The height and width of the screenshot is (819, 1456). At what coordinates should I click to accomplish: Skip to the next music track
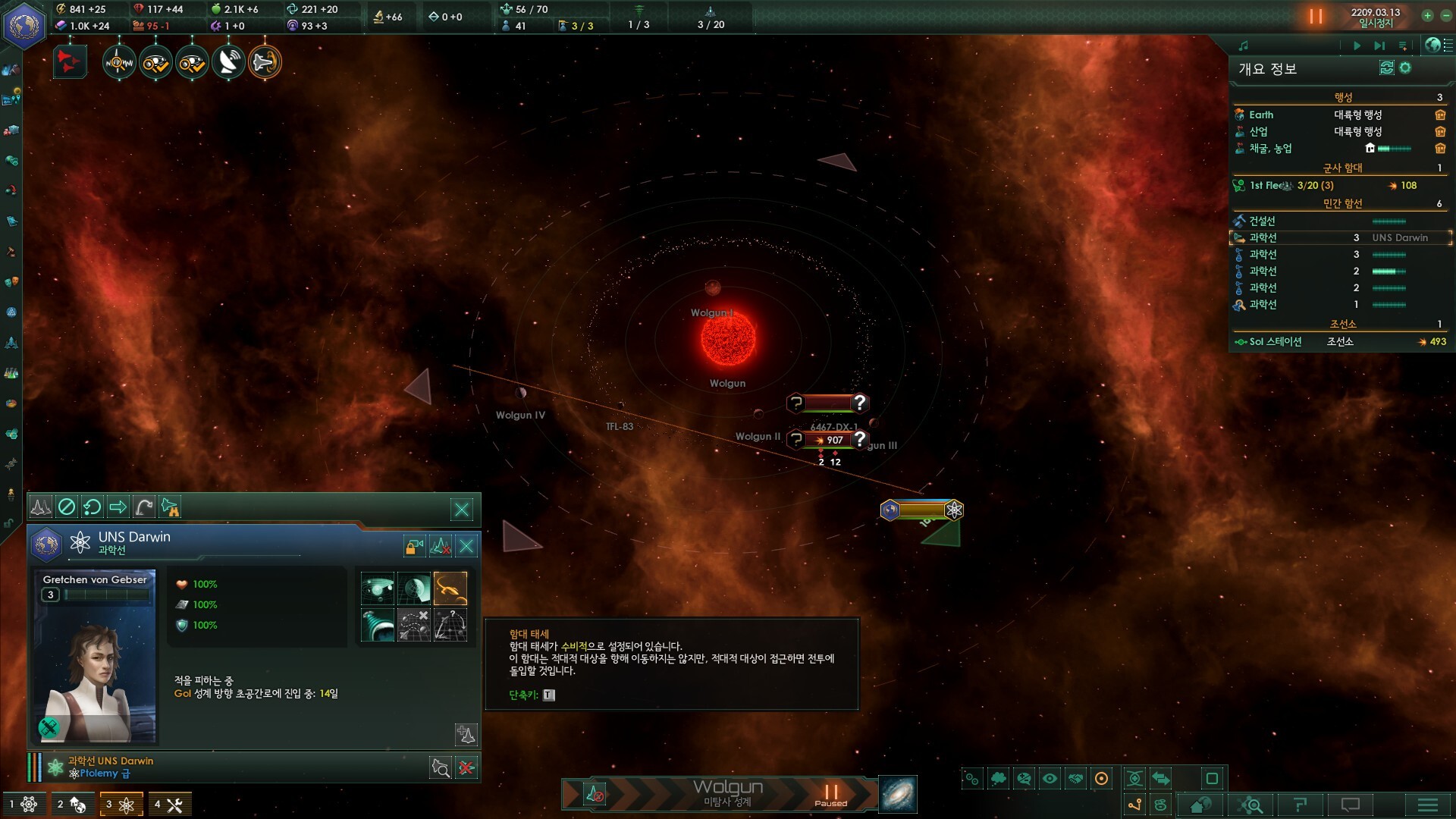[1379, 45]
